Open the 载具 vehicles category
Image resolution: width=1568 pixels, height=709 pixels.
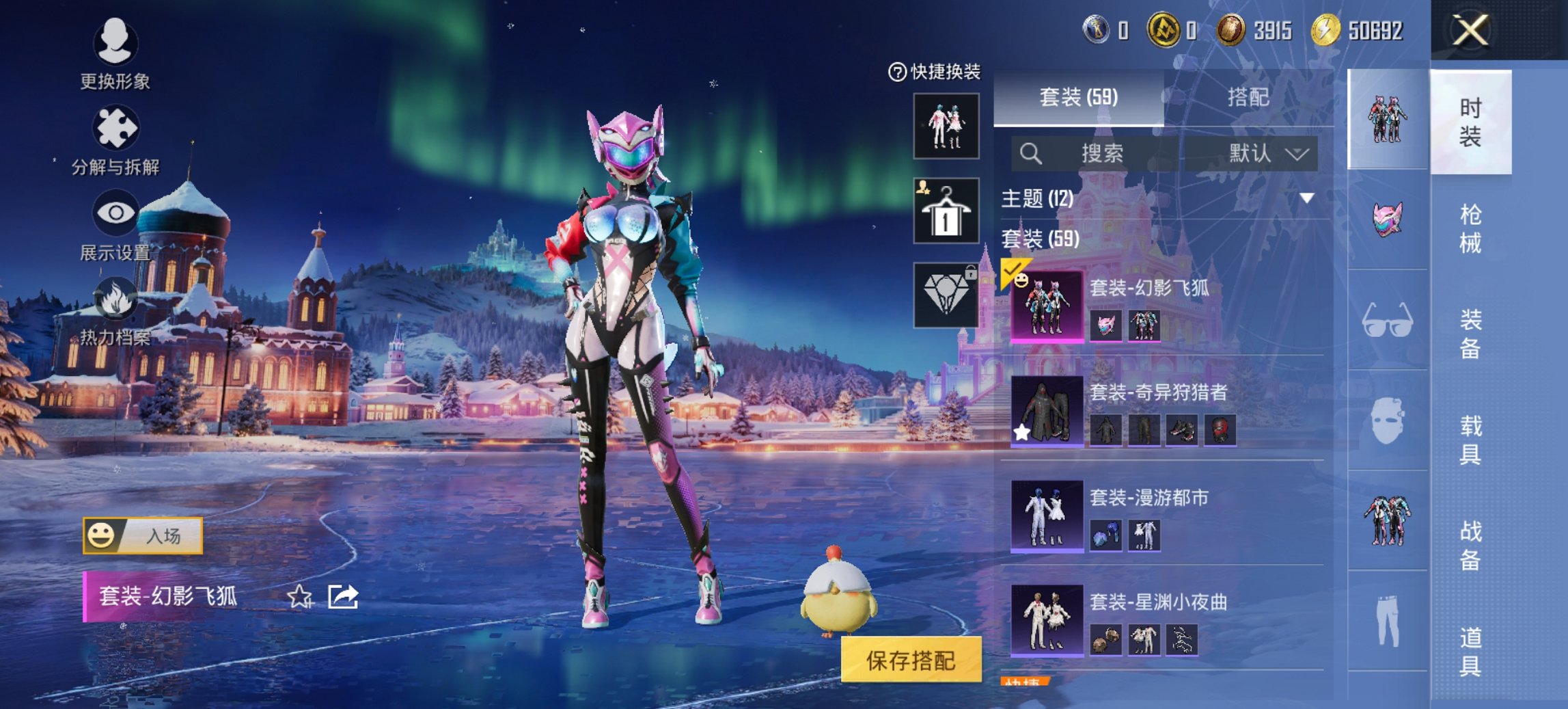[1470, 440]
